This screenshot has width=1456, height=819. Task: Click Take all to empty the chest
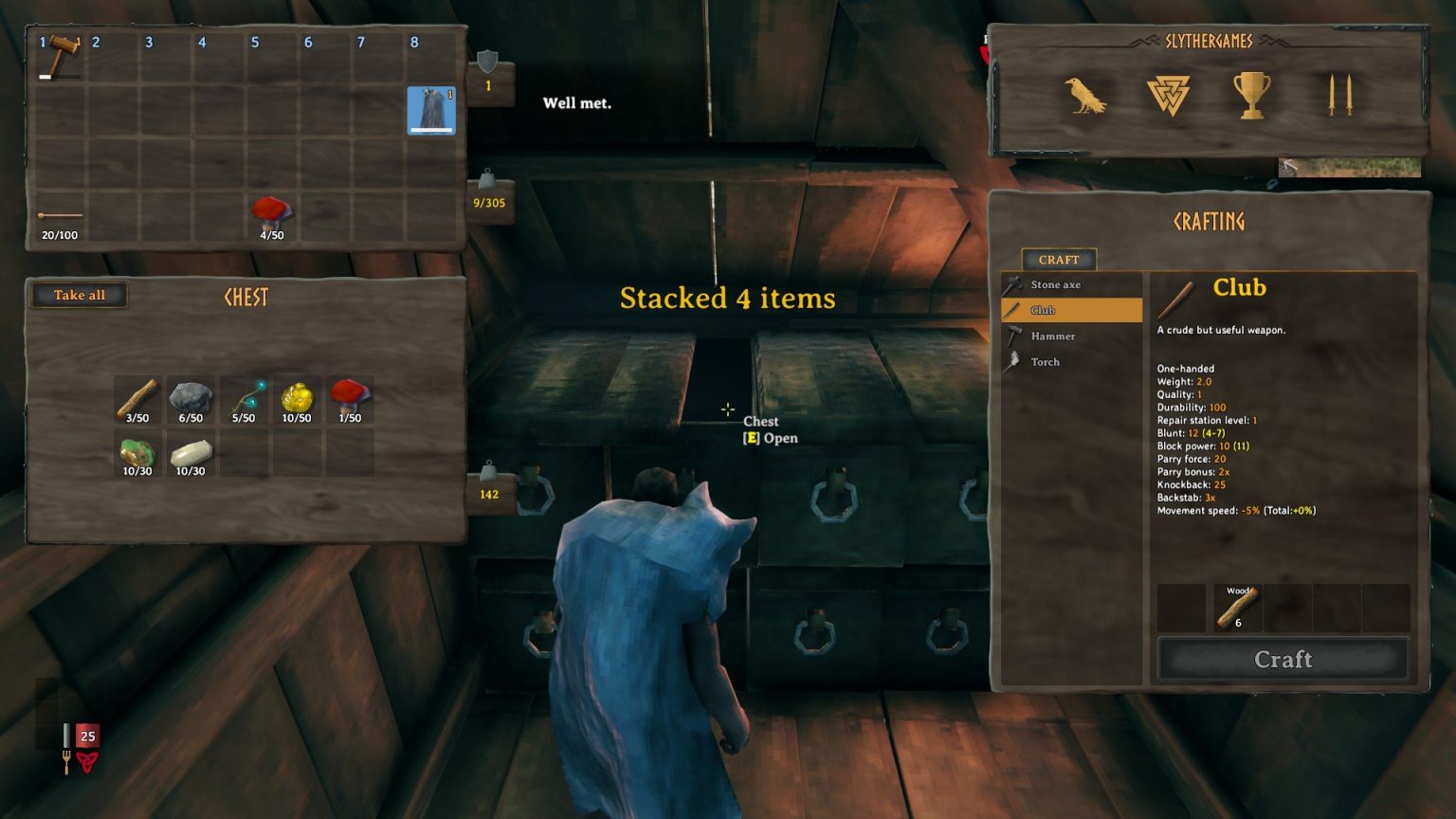pos(79,295)
